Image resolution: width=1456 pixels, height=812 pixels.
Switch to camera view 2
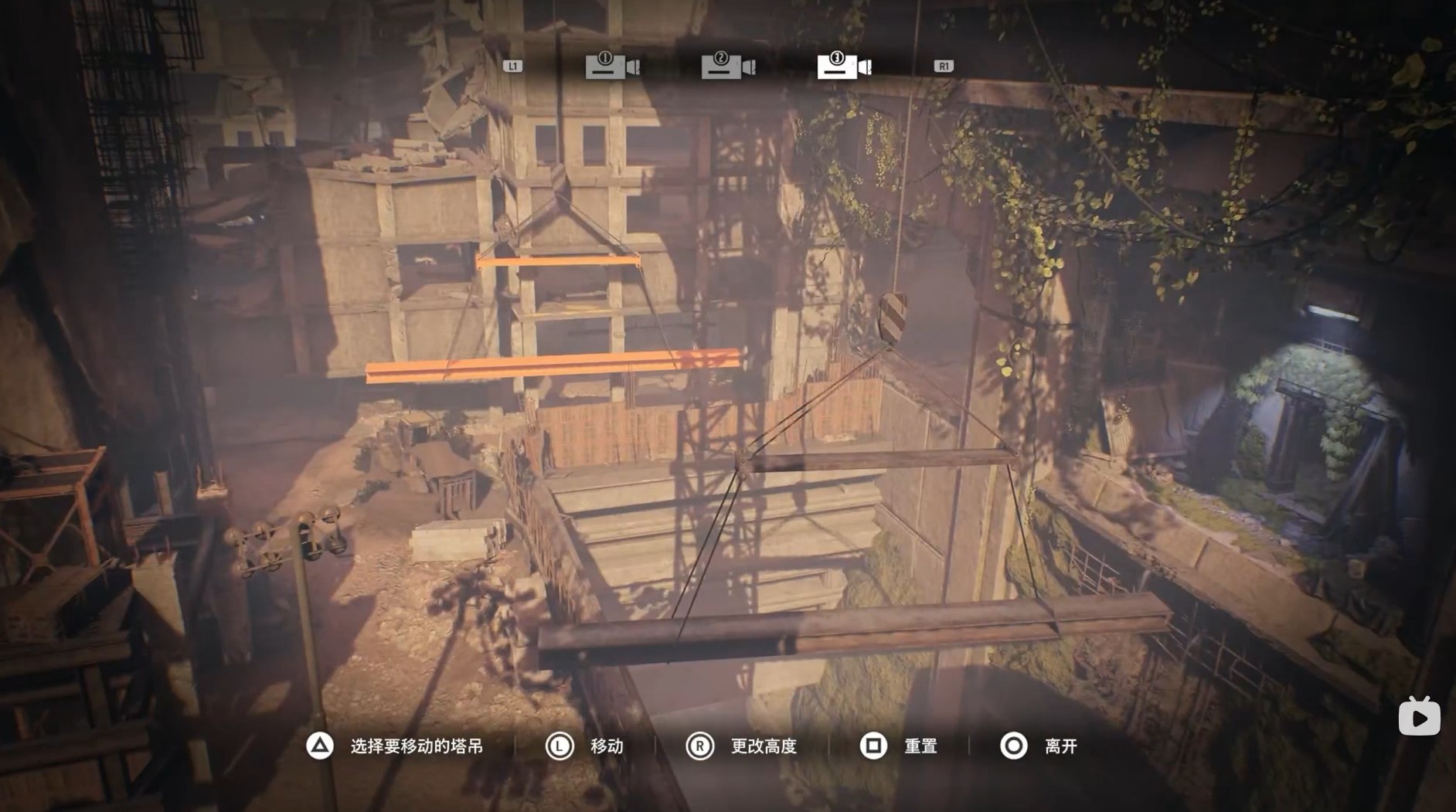(728, 66)
